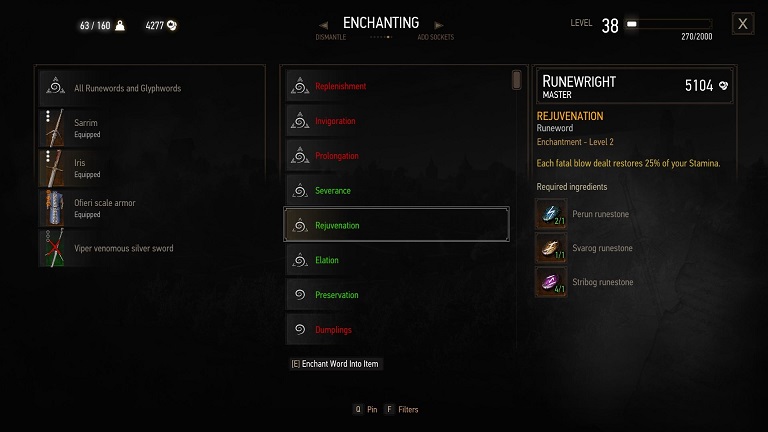
Task: Select All Runewords and Glyphwords entry
Action: coord(150,88)
